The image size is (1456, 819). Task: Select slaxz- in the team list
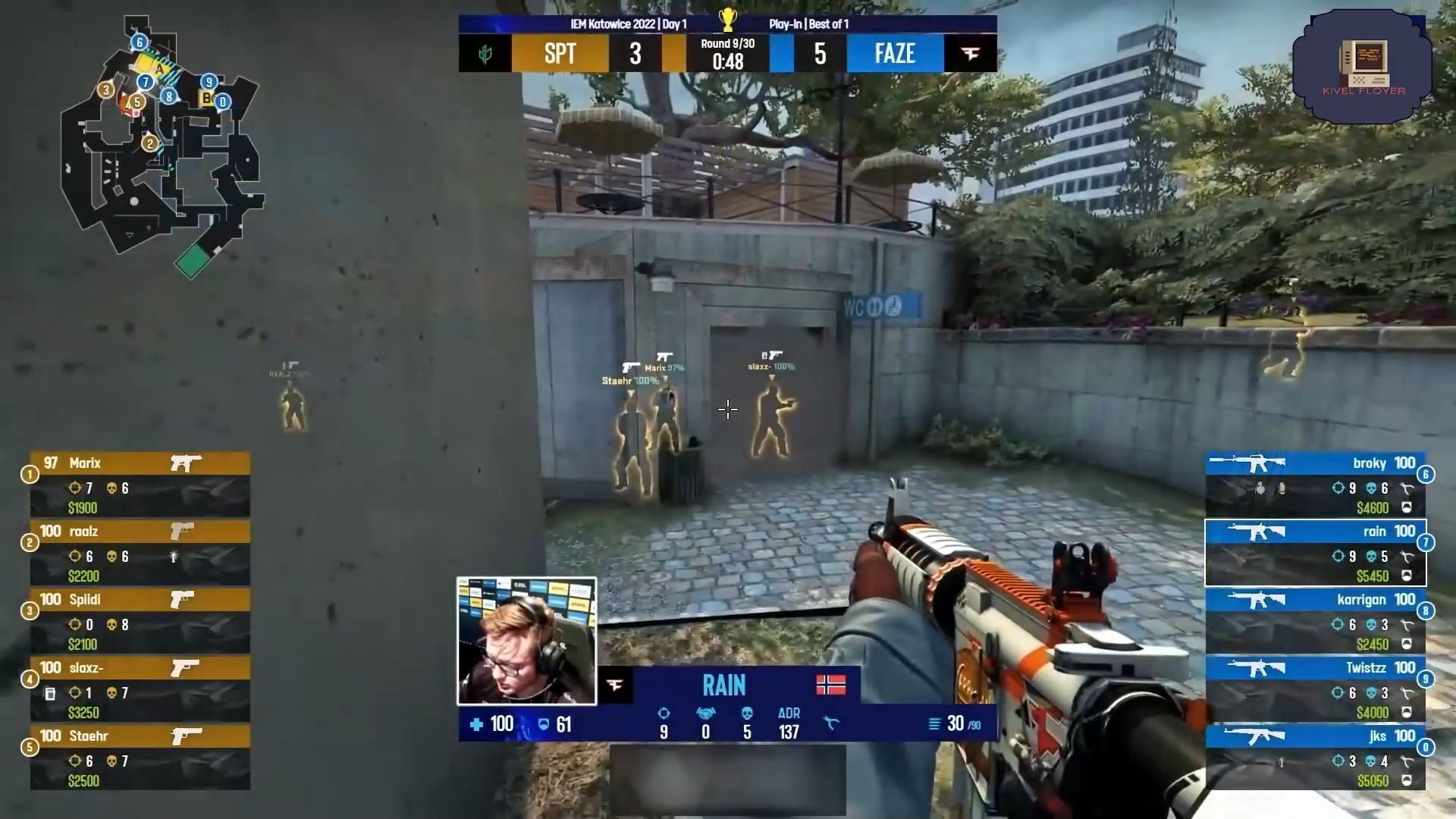tap(140, 689)
